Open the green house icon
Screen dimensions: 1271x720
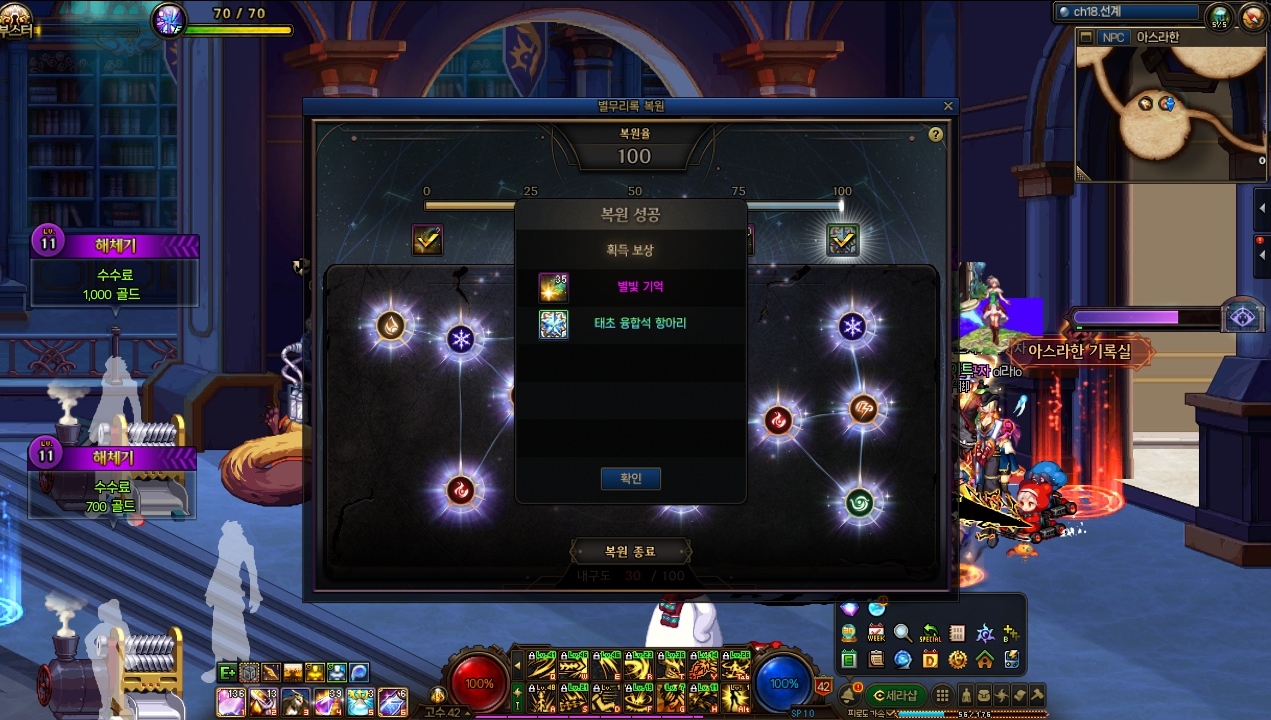pos(984,659)
